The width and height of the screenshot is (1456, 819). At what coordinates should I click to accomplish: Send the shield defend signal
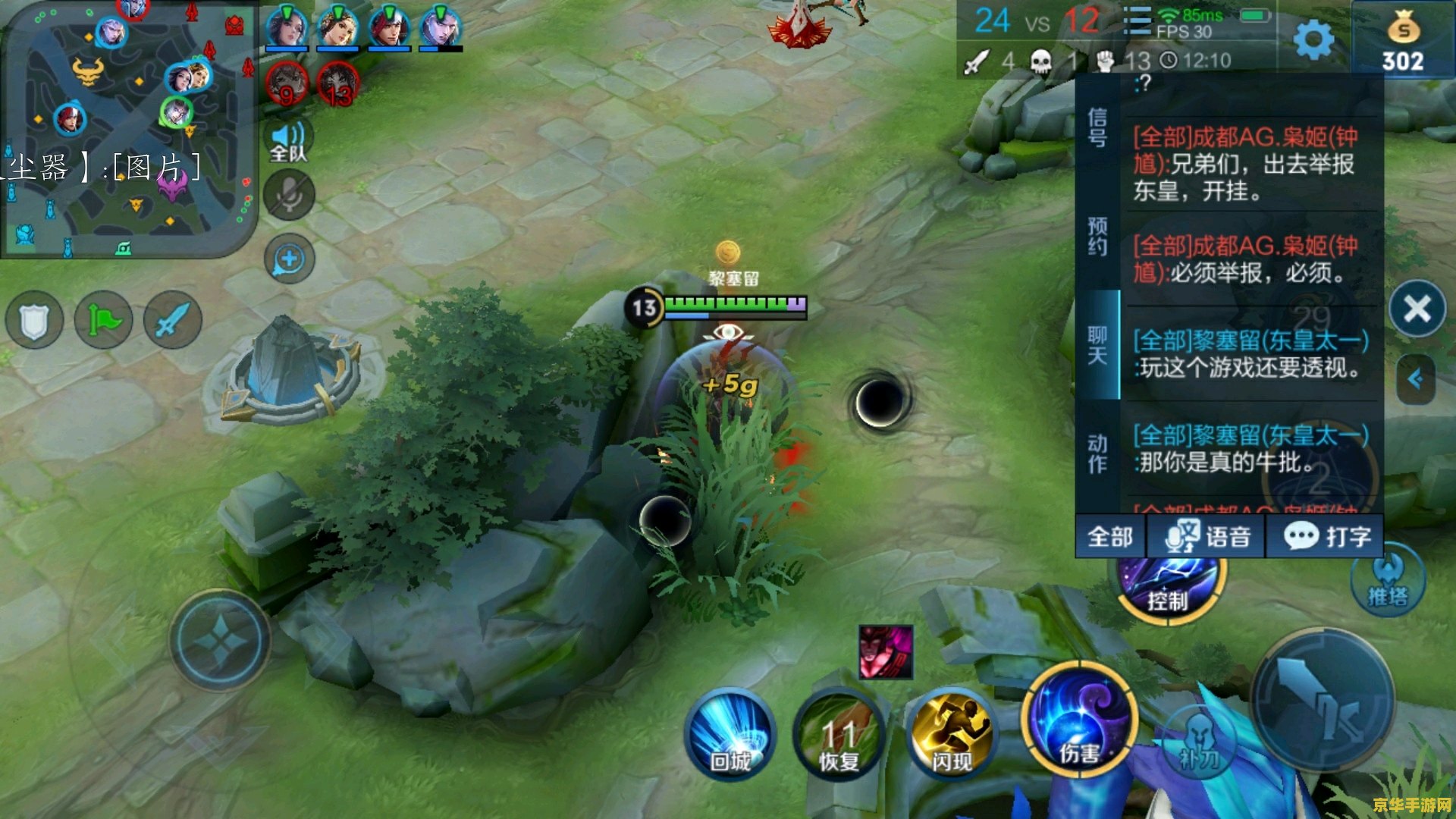click(34, 320)
